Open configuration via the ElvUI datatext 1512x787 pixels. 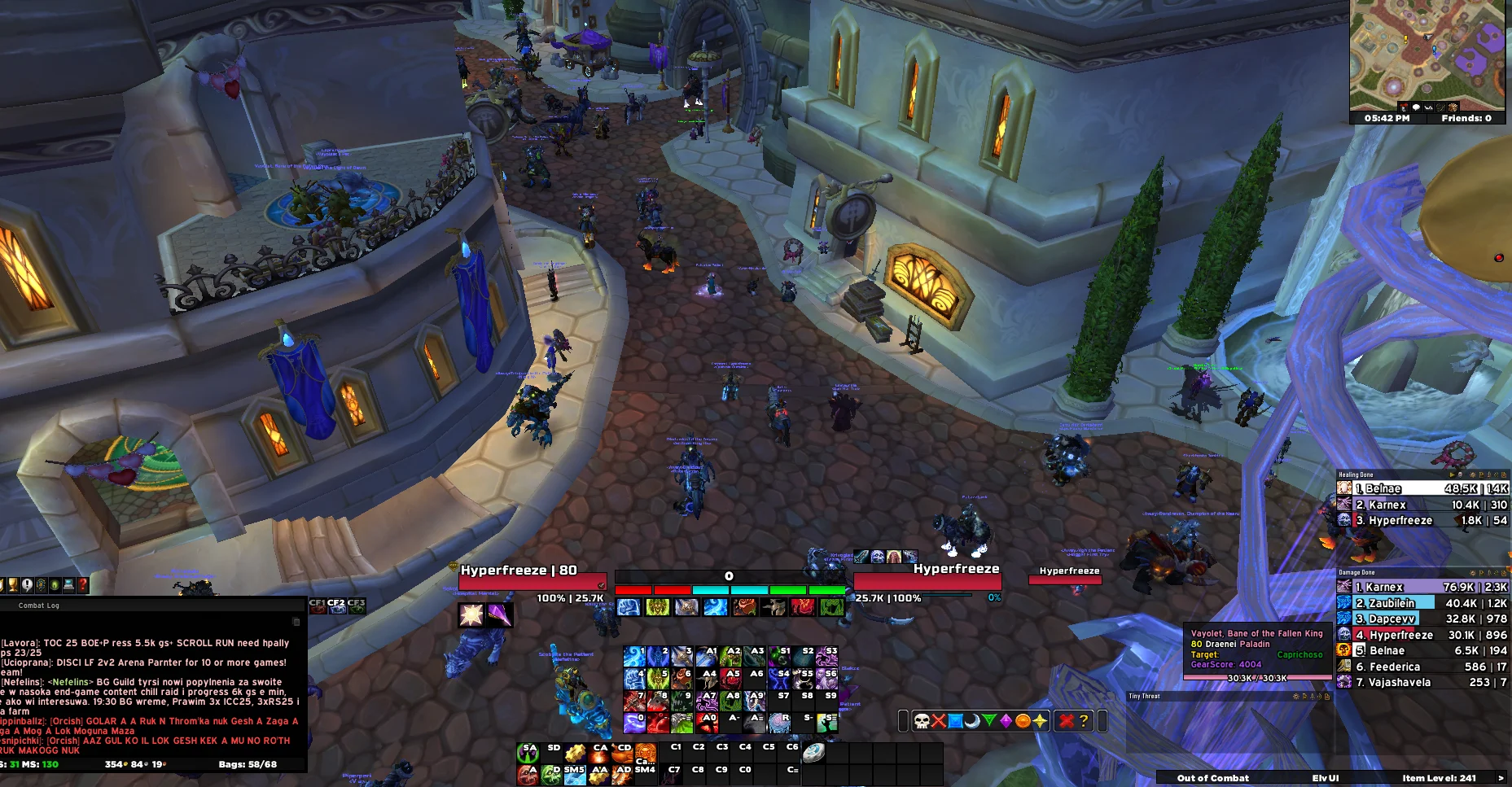coord(1325,778)
